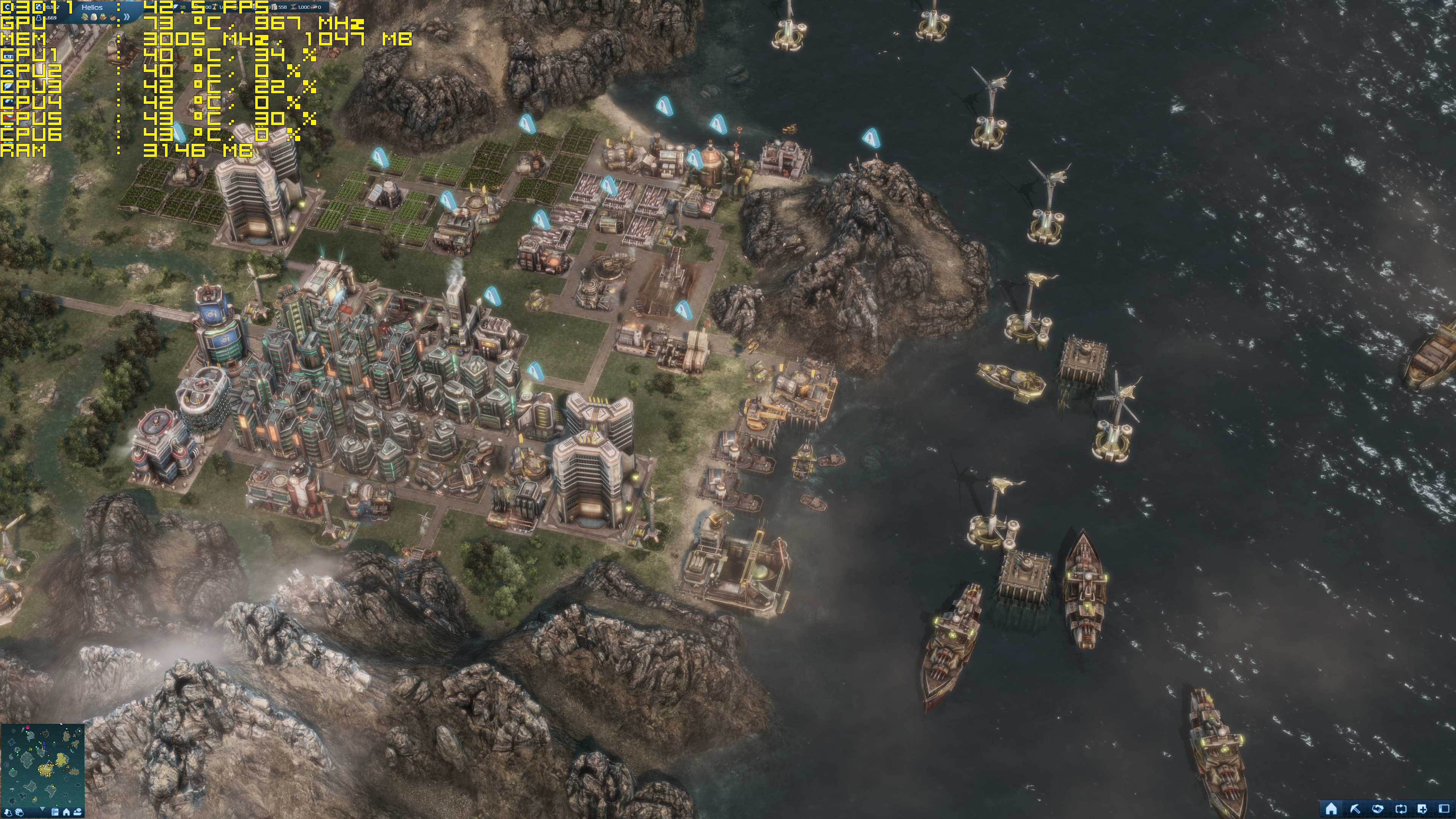Open the clipboard quest log icon

[x=55, y=813]
